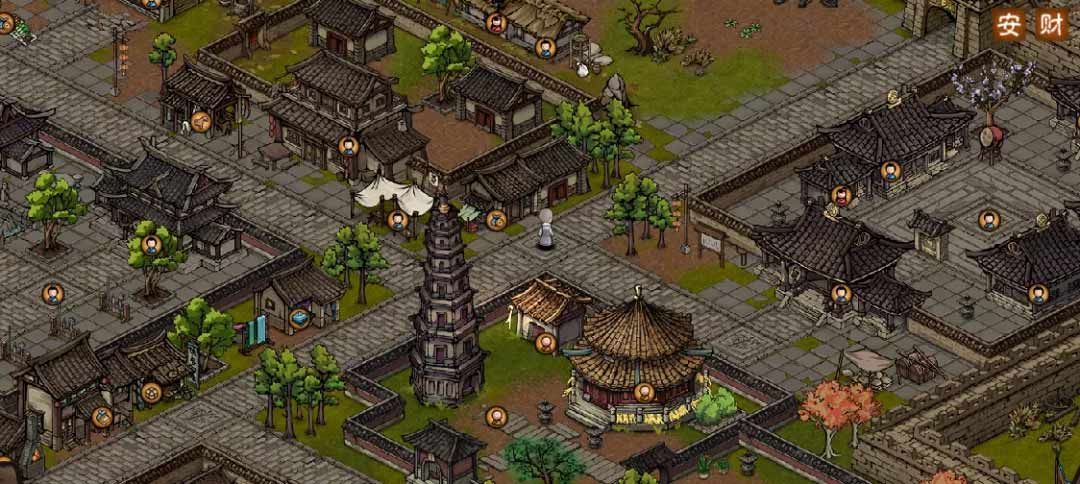Select the NPC marker on the round thatched pavilion
1080x484 pixels.
click(645, 391)
